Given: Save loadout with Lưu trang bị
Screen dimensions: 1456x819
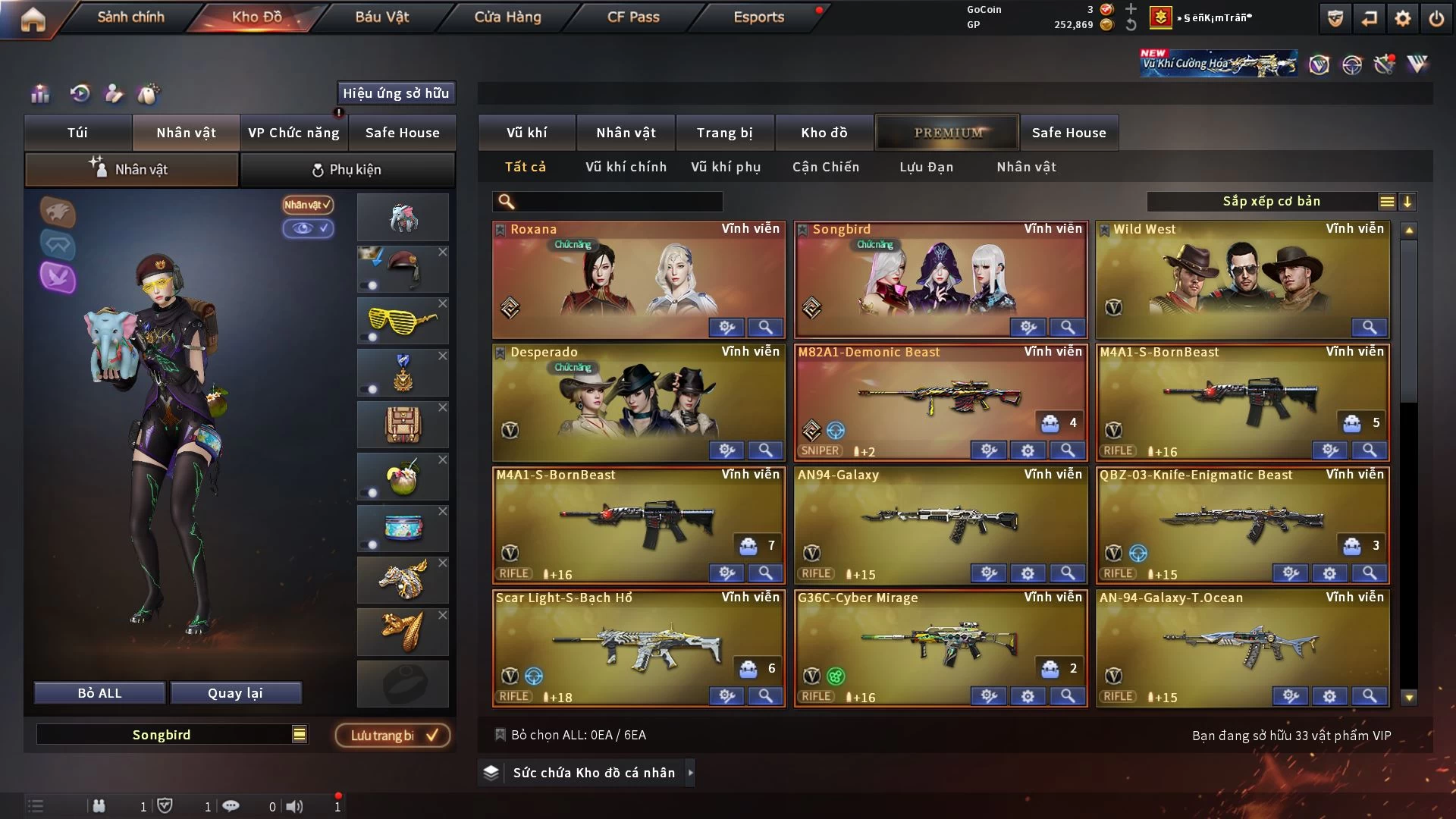Looking at the screenshot, I should pyautogui.click(x=393, y=735).
